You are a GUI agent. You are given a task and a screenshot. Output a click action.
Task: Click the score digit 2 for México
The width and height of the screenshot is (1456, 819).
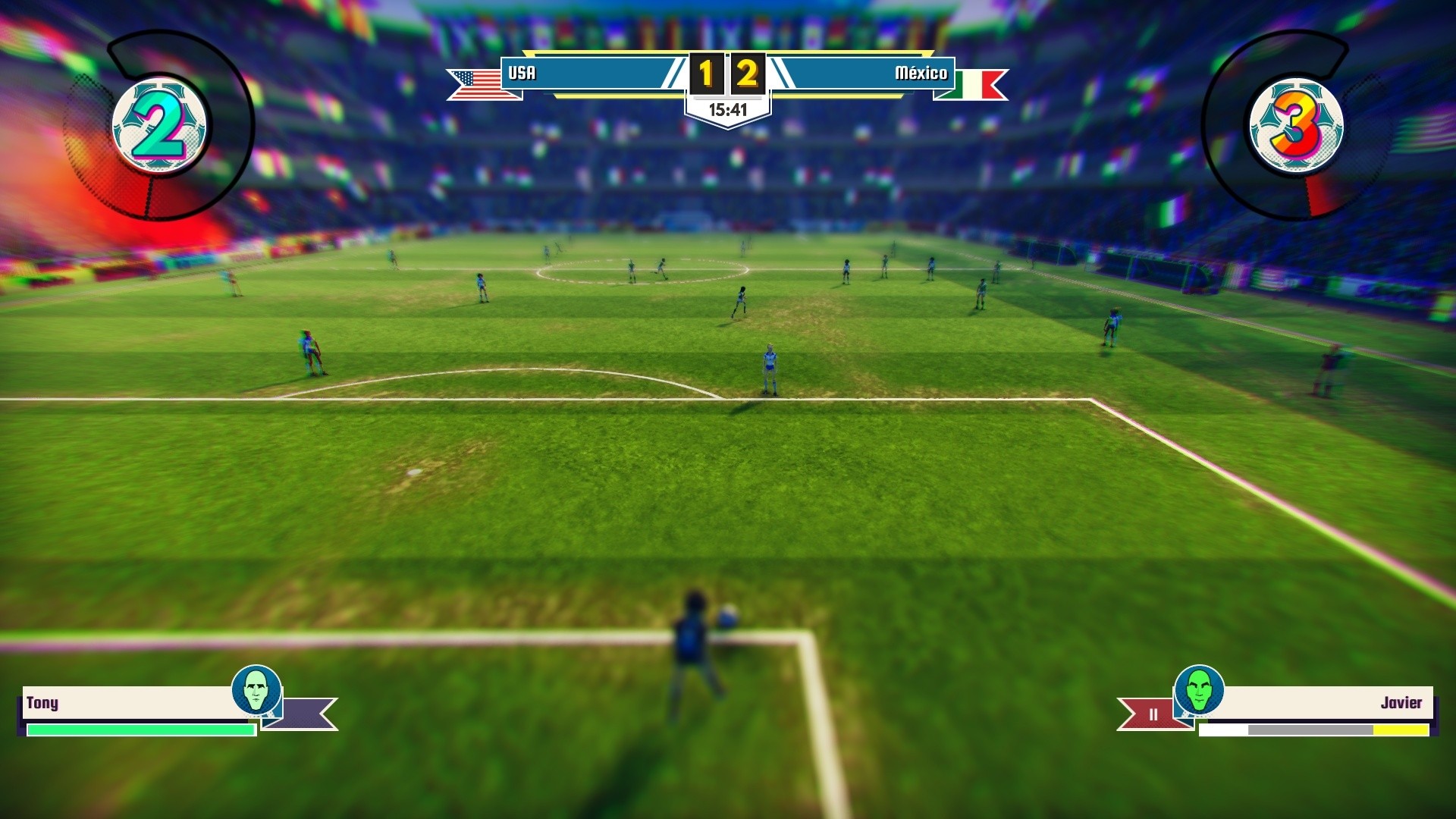[x=747, y=74]
